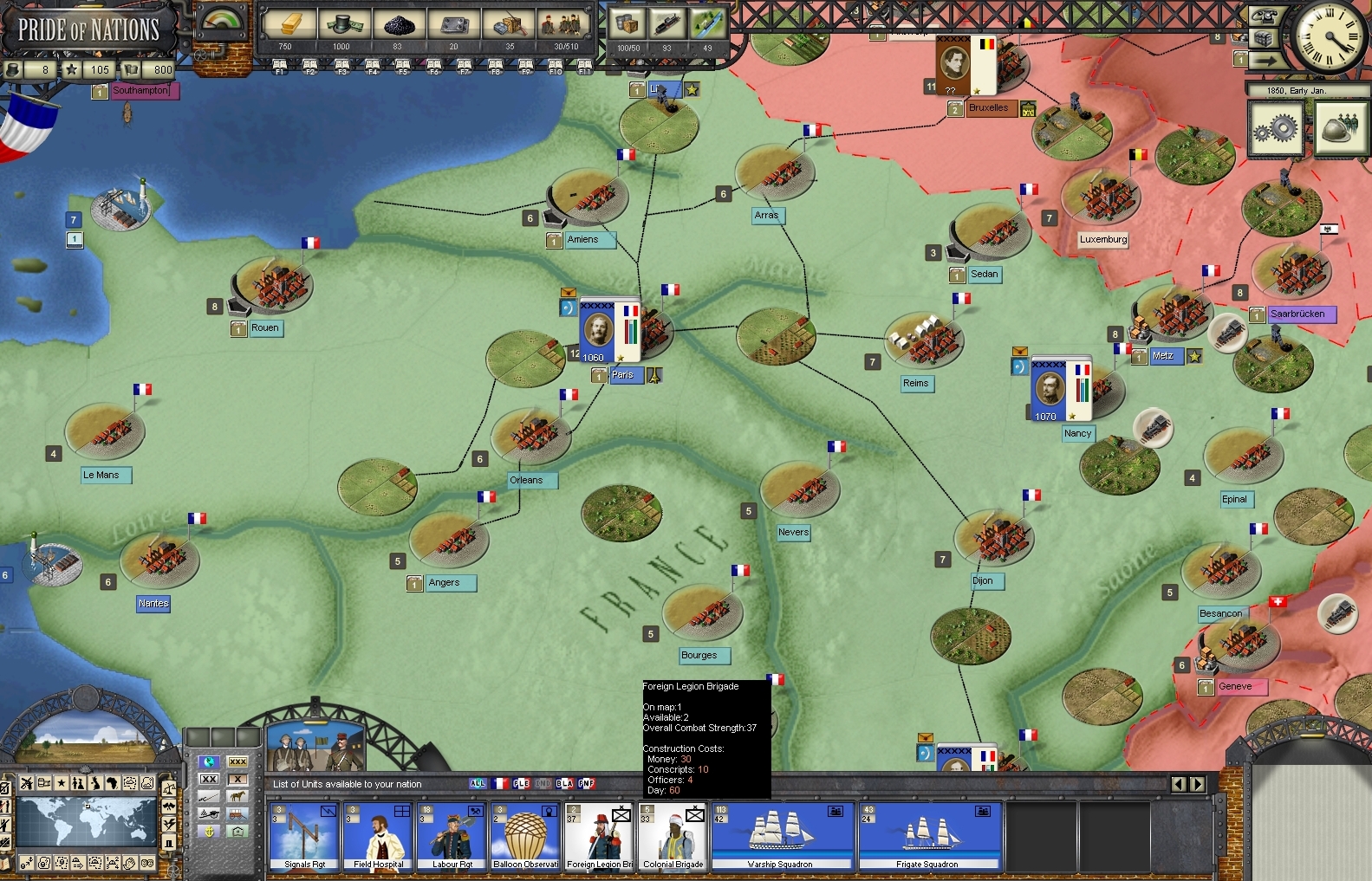Select the army stack at Nancy
Screen dimensions: 1372x881
(1060, 389)
